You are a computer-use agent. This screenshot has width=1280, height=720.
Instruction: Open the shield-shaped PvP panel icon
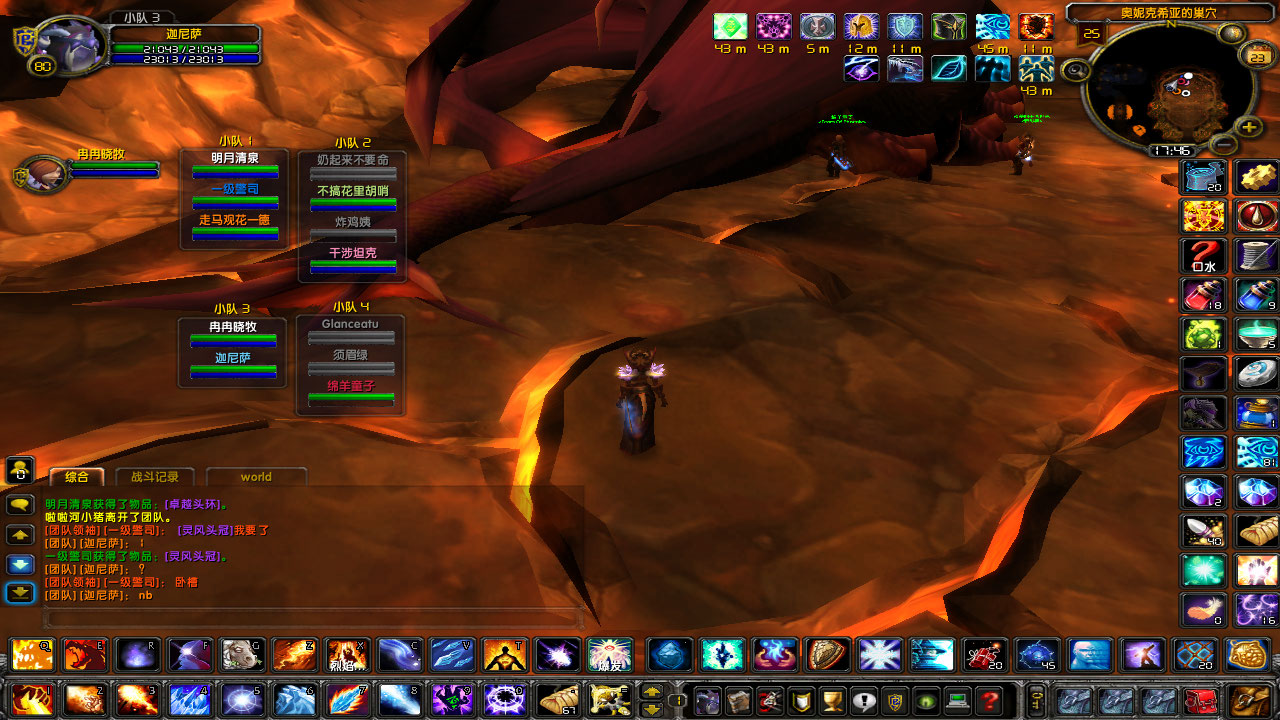pyautogui.click(x=799, y=700)
